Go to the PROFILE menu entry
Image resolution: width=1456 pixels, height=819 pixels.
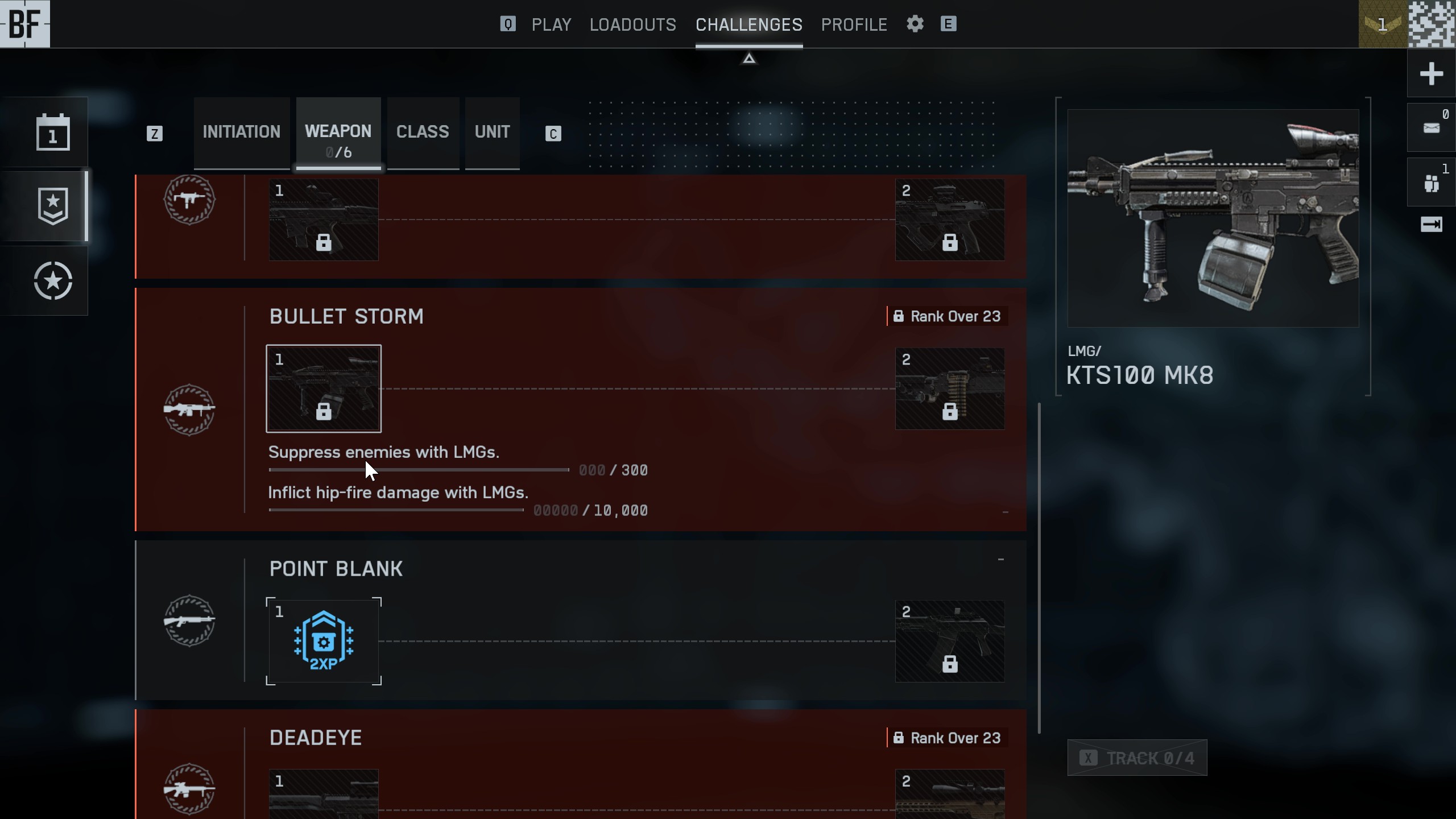[x=854, y=24]
